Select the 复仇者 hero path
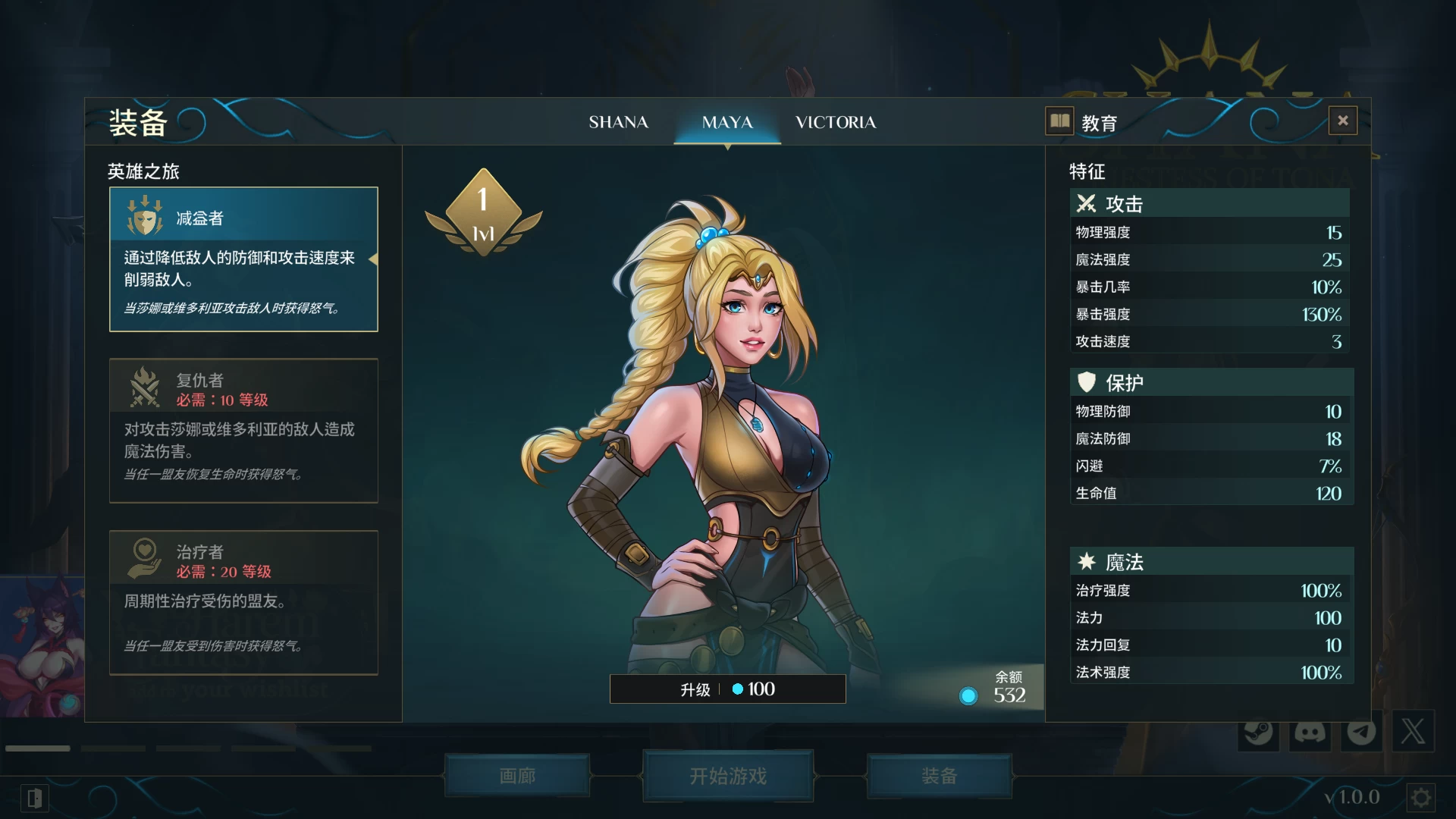Screen dimensions: 1456x819 click(x=243, y=429)
